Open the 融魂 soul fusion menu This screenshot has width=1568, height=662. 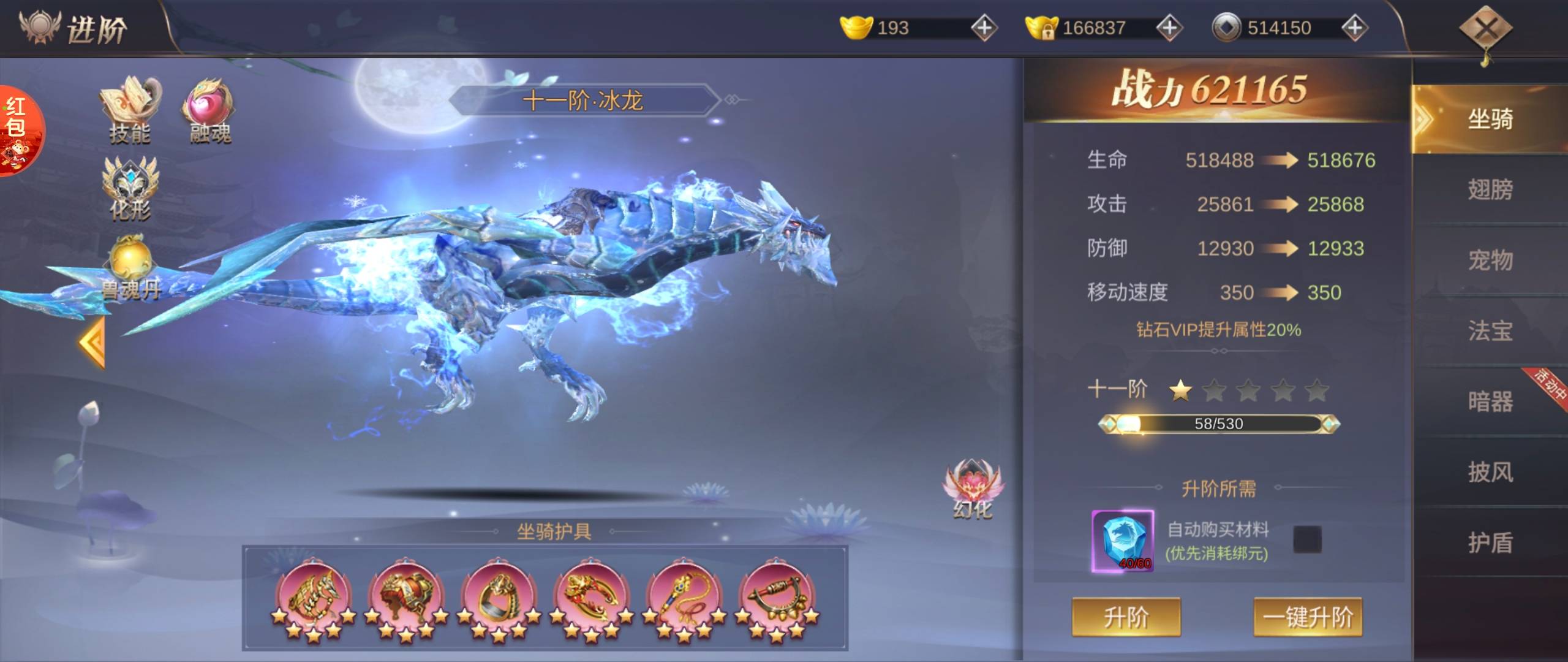[x=208, y=110]
